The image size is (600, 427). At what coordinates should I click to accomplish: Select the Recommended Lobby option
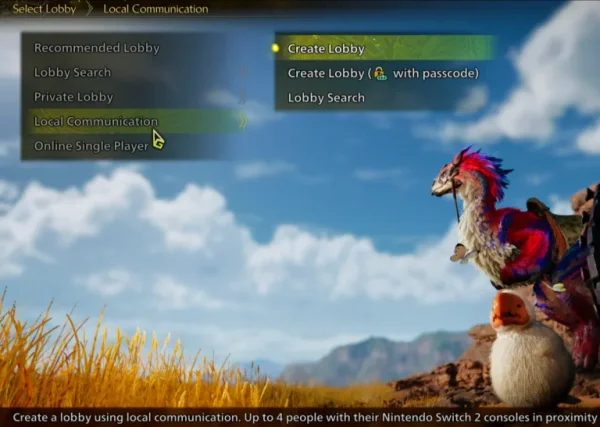[97, 48]
